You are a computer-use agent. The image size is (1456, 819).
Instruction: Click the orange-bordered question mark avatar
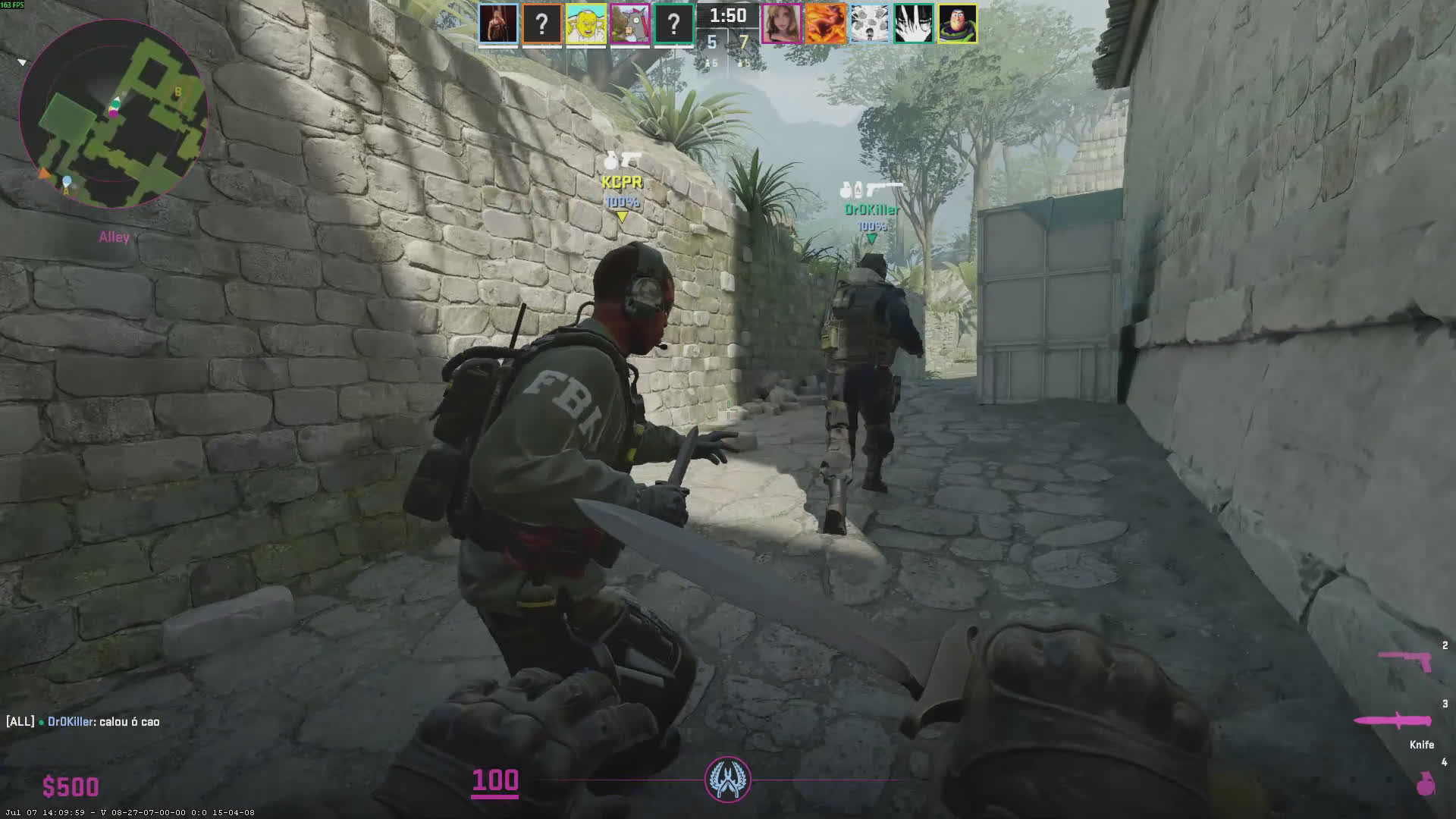point(541,24)
